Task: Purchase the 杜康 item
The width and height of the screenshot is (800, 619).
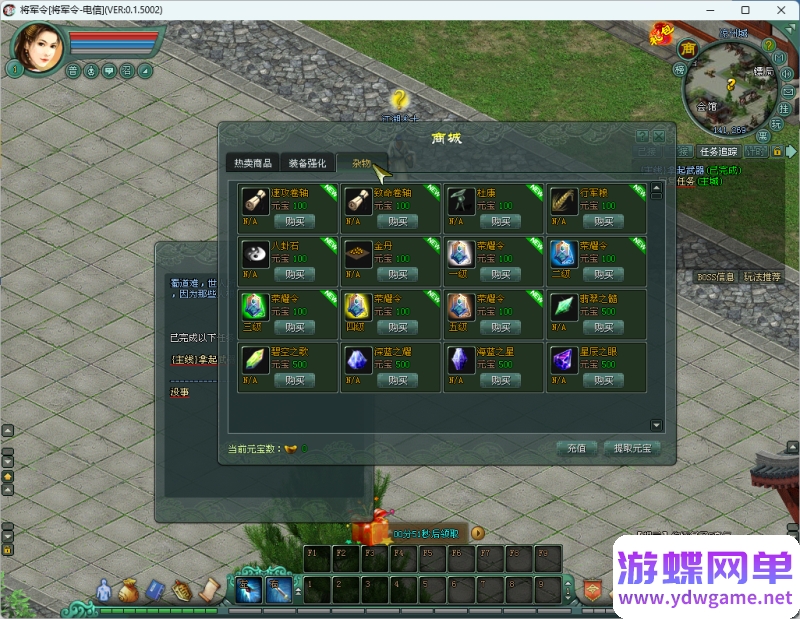Action: pos(500,221)
